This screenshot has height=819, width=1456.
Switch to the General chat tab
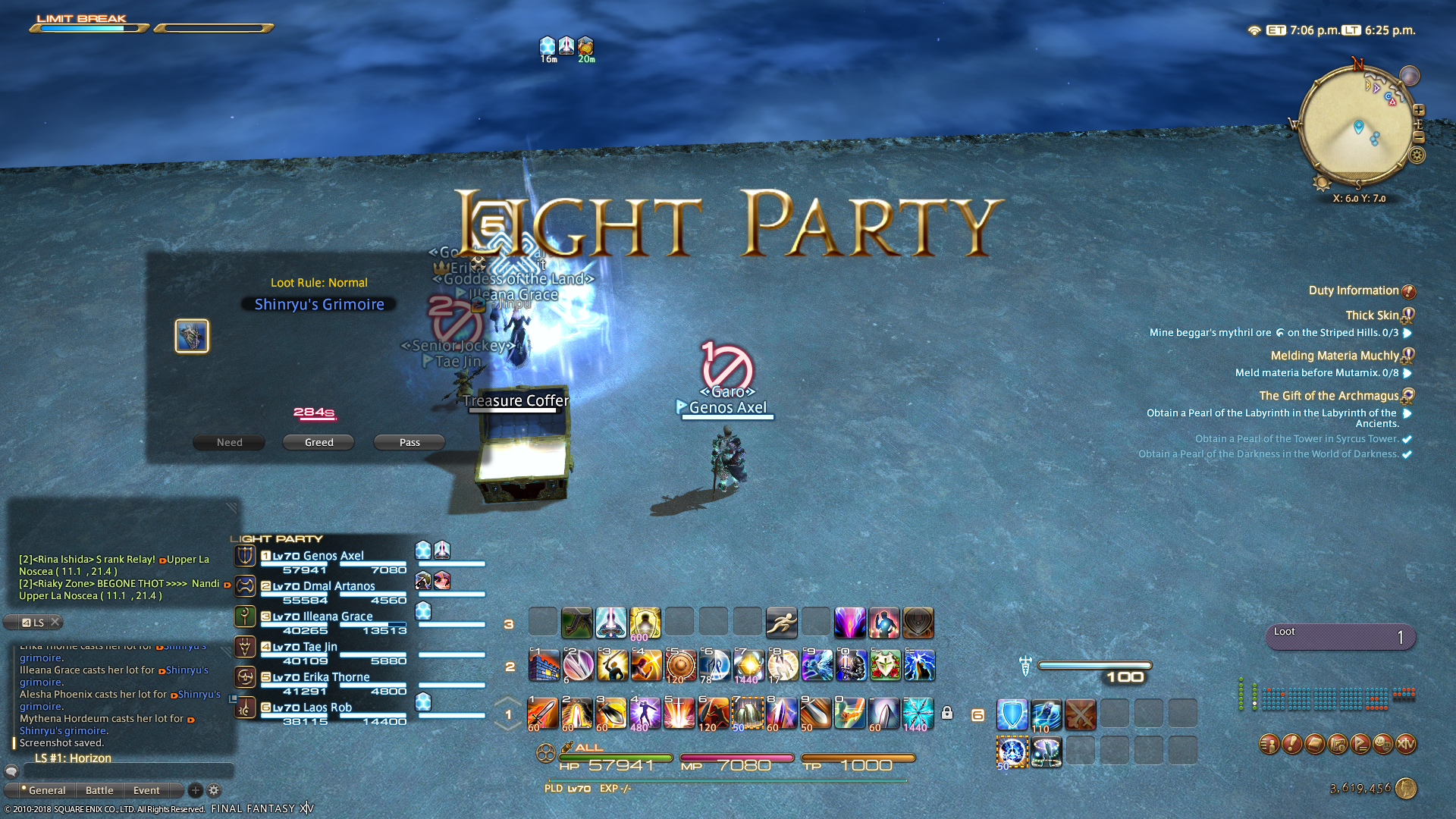(45, 790)
